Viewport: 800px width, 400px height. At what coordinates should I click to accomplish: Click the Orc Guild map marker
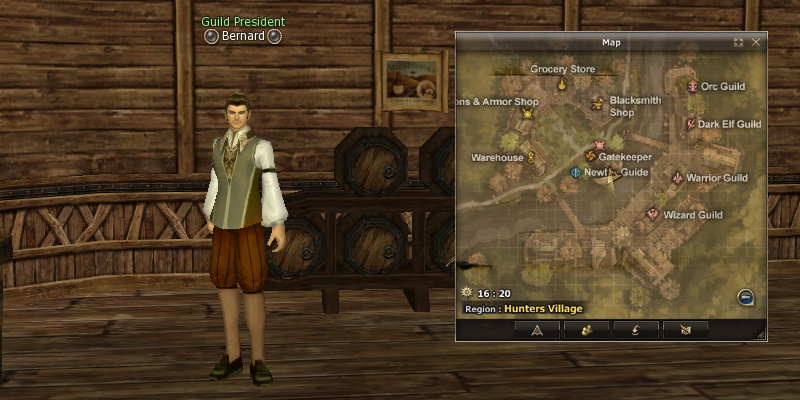click(x=692, y=87)
